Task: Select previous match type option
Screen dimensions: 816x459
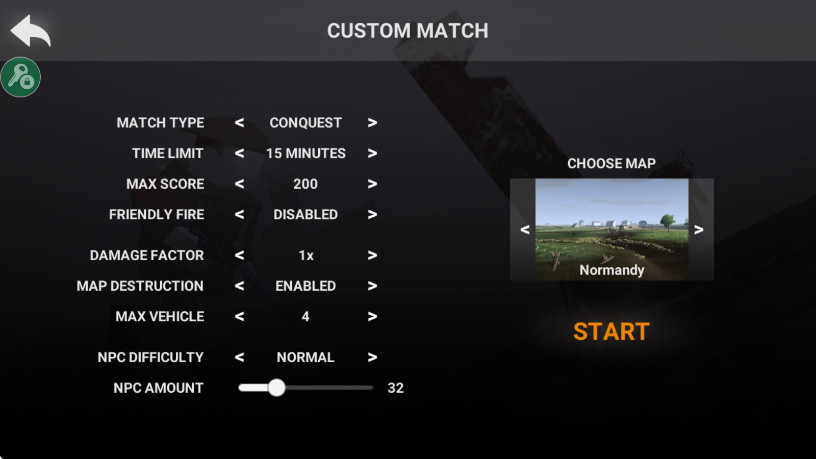Action: 239,123
